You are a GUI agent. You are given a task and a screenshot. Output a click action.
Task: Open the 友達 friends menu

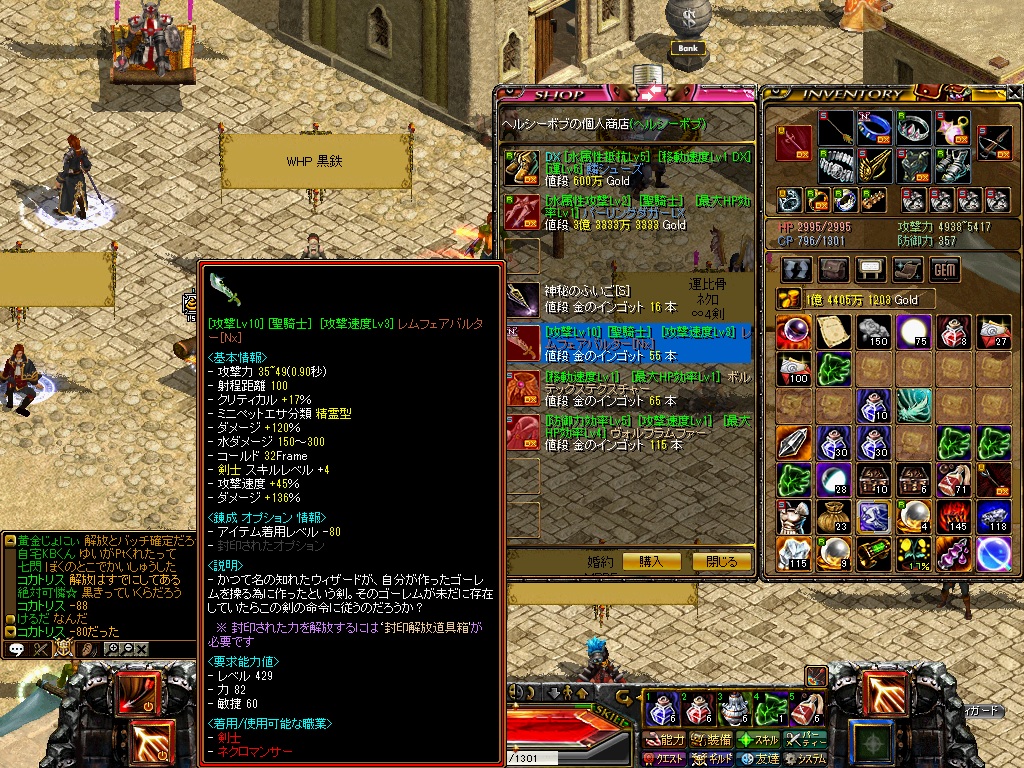758,759
